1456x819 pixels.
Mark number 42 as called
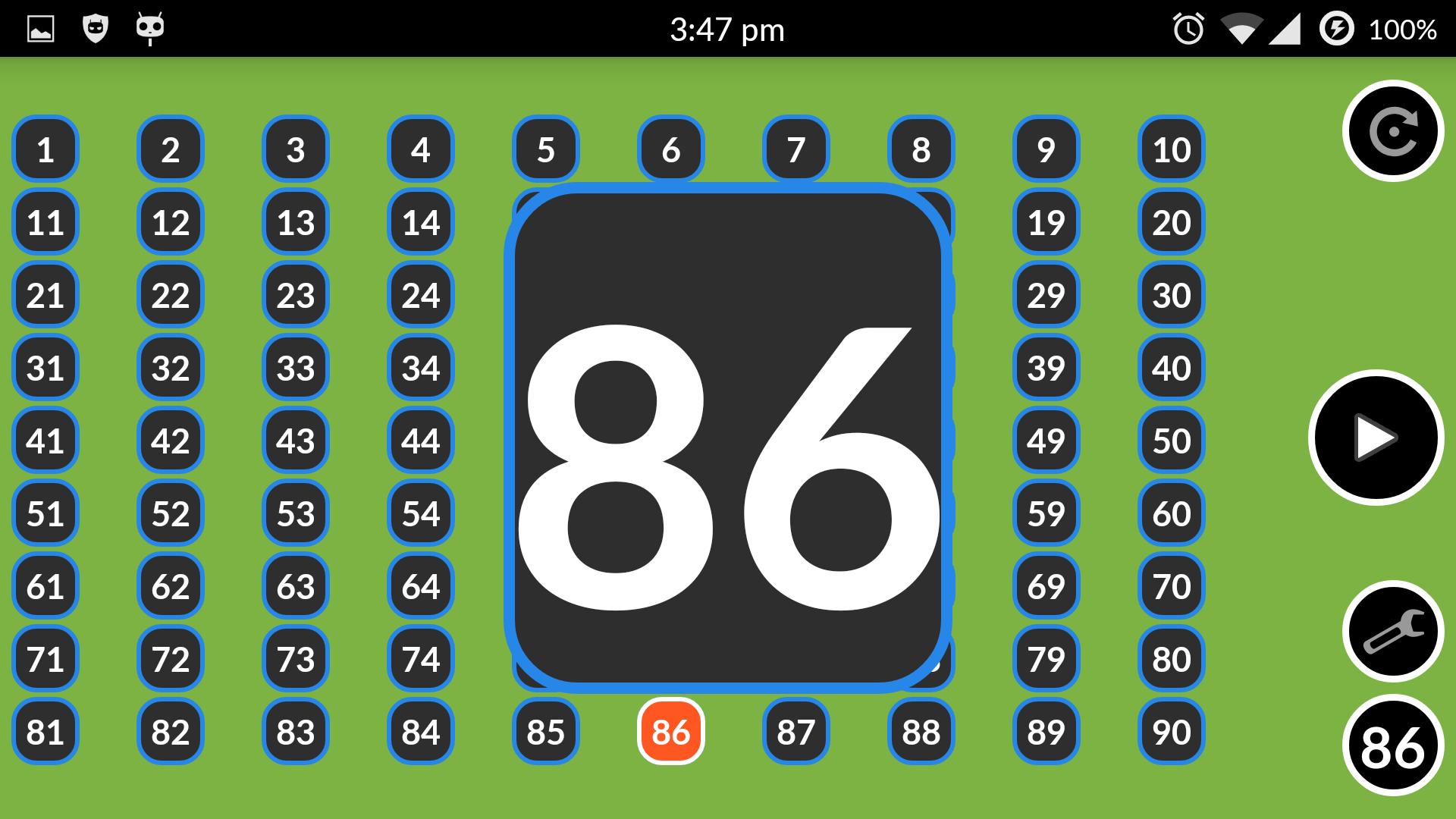pos(170,440)
